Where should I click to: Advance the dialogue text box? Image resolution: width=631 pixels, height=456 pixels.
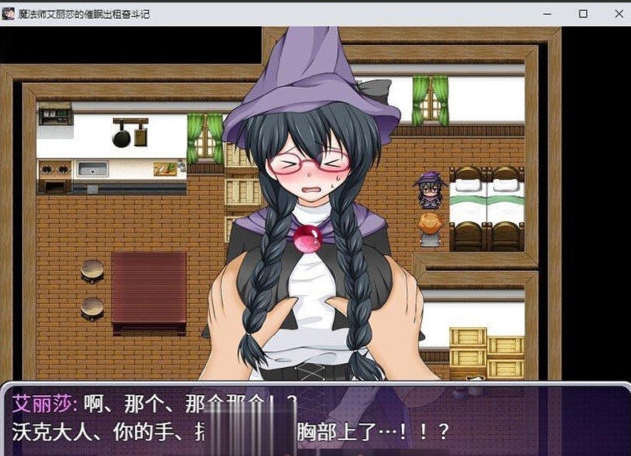pos(315,420)
